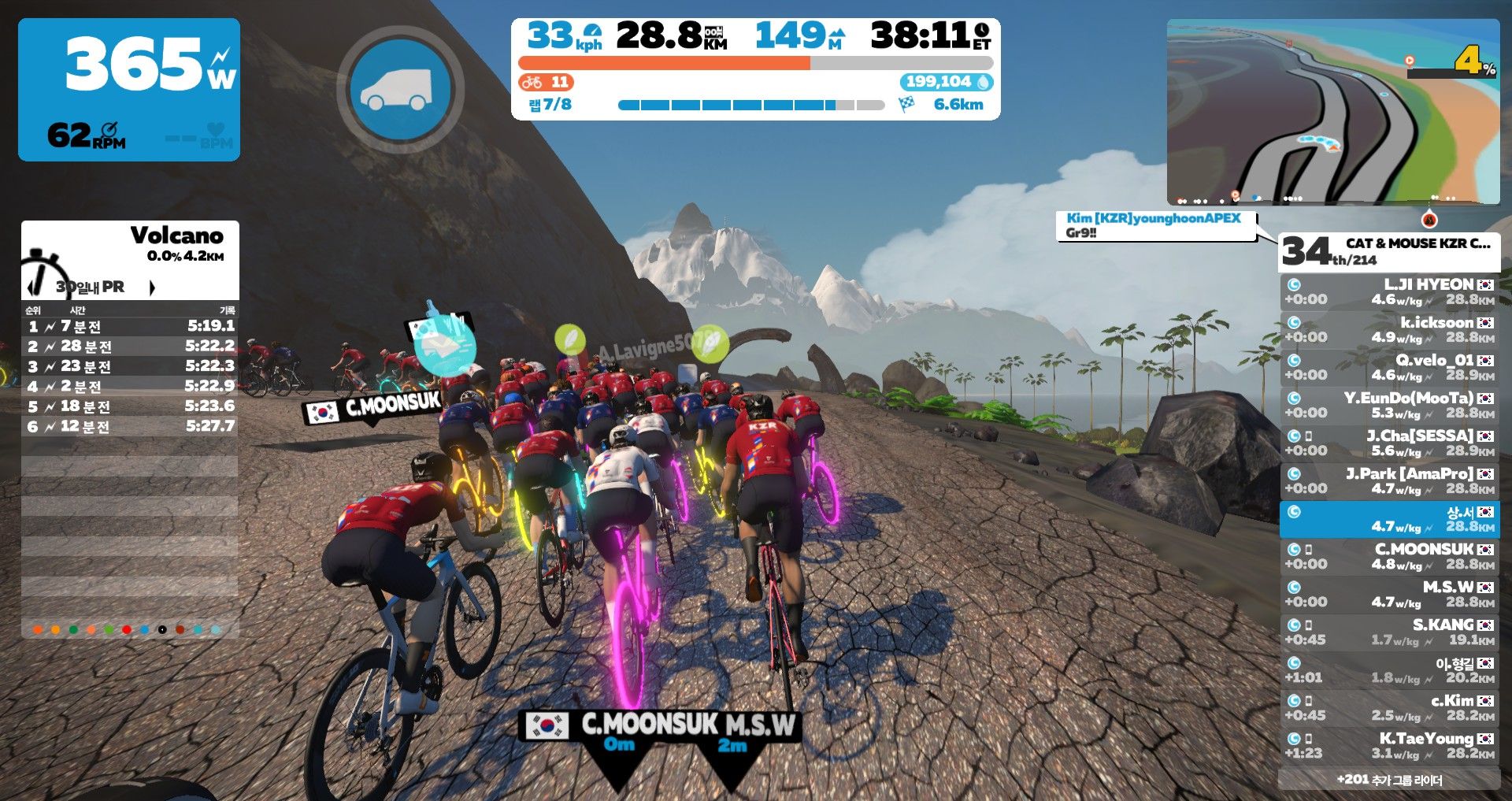Viewport: 1512px width, 801px height.
Task: Pick Y.EunDo(MooTa) in rider list
Action: coord(1389,405)
